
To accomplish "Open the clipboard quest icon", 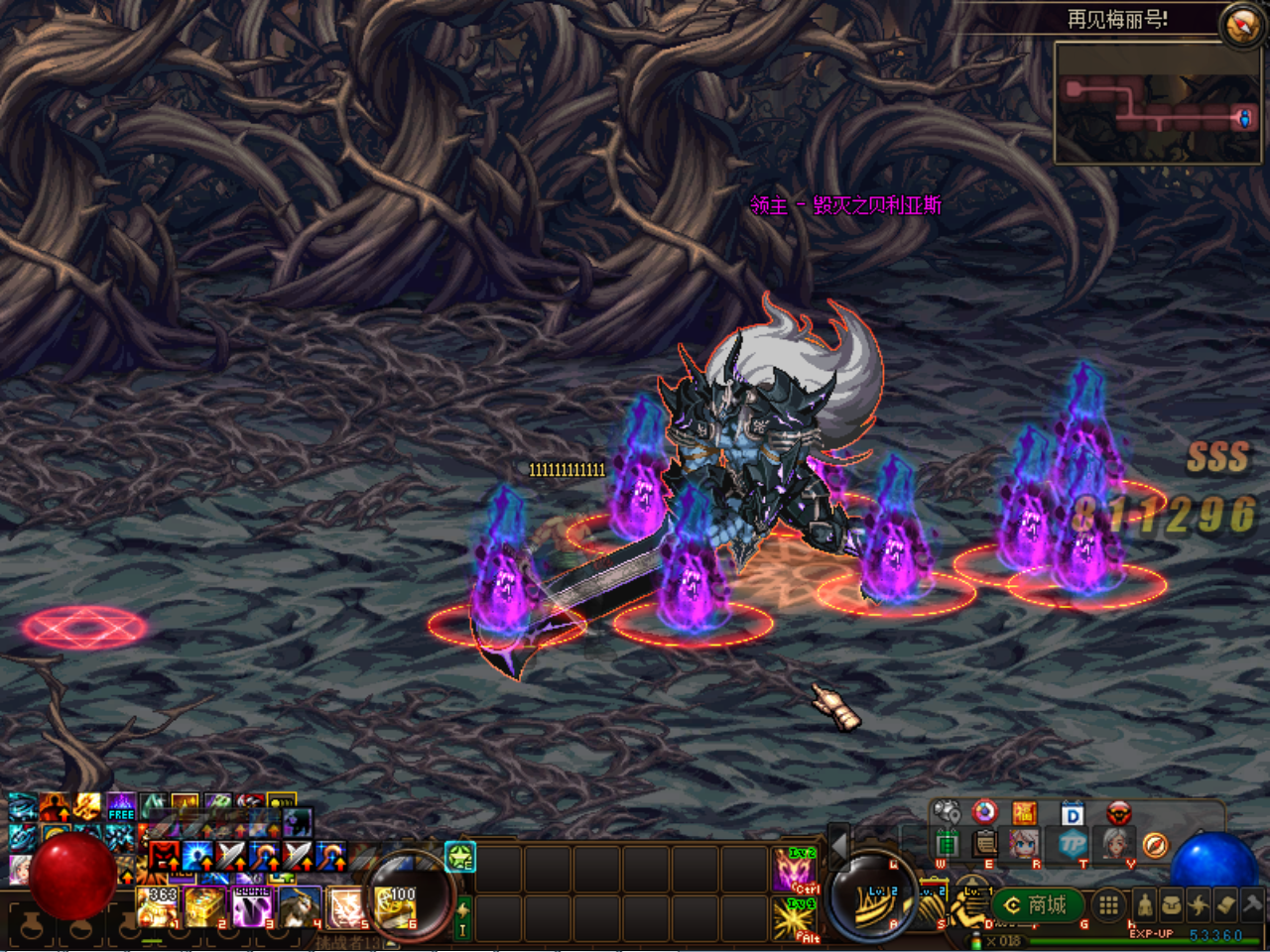I will (985, 844).
